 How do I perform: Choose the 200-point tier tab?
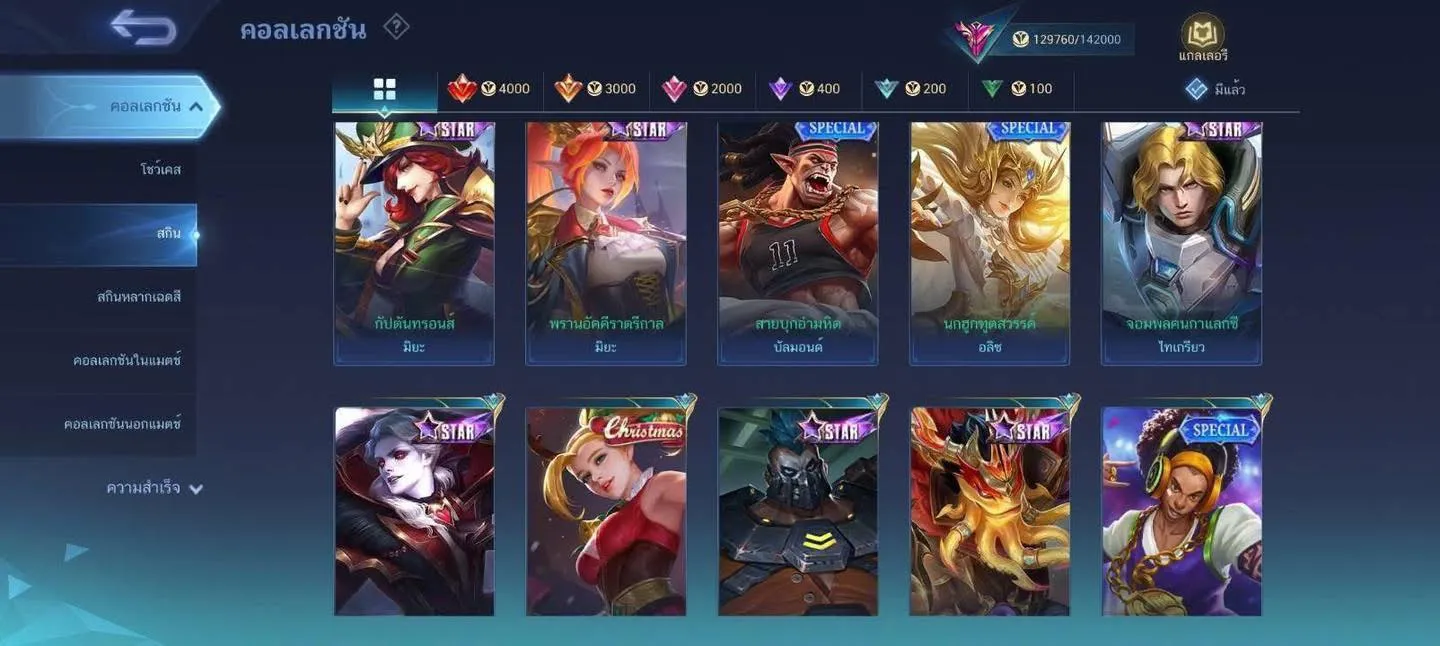pos(911,89)
